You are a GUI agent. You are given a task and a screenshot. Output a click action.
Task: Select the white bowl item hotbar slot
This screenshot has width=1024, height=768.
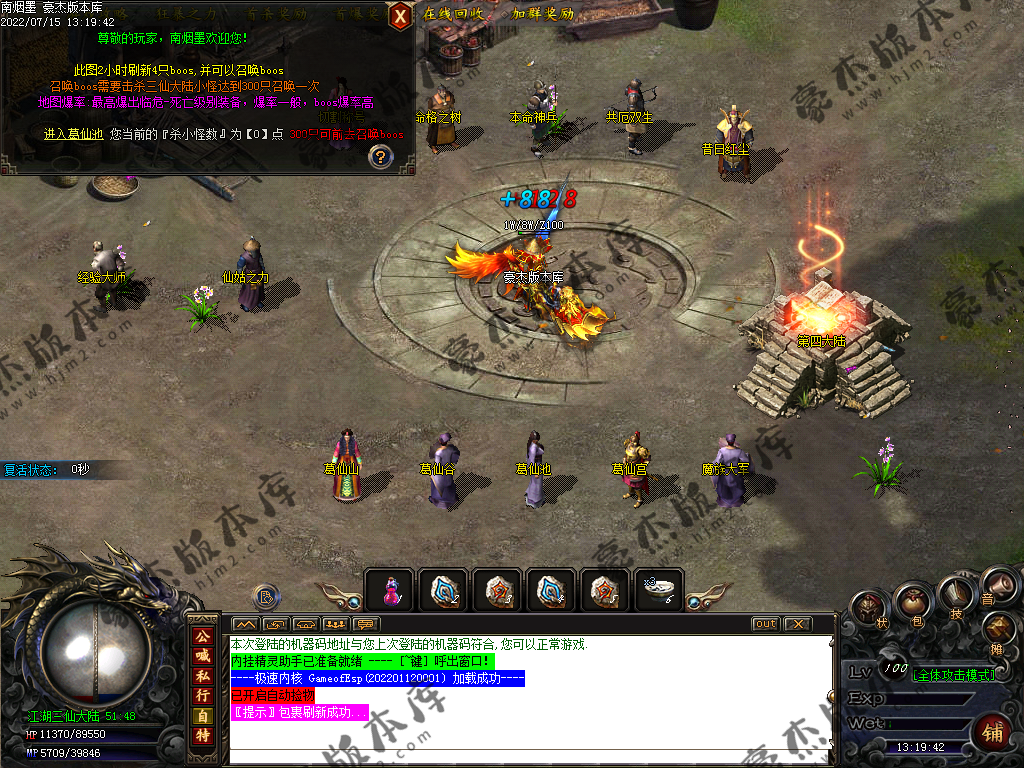tap(660, 590)
